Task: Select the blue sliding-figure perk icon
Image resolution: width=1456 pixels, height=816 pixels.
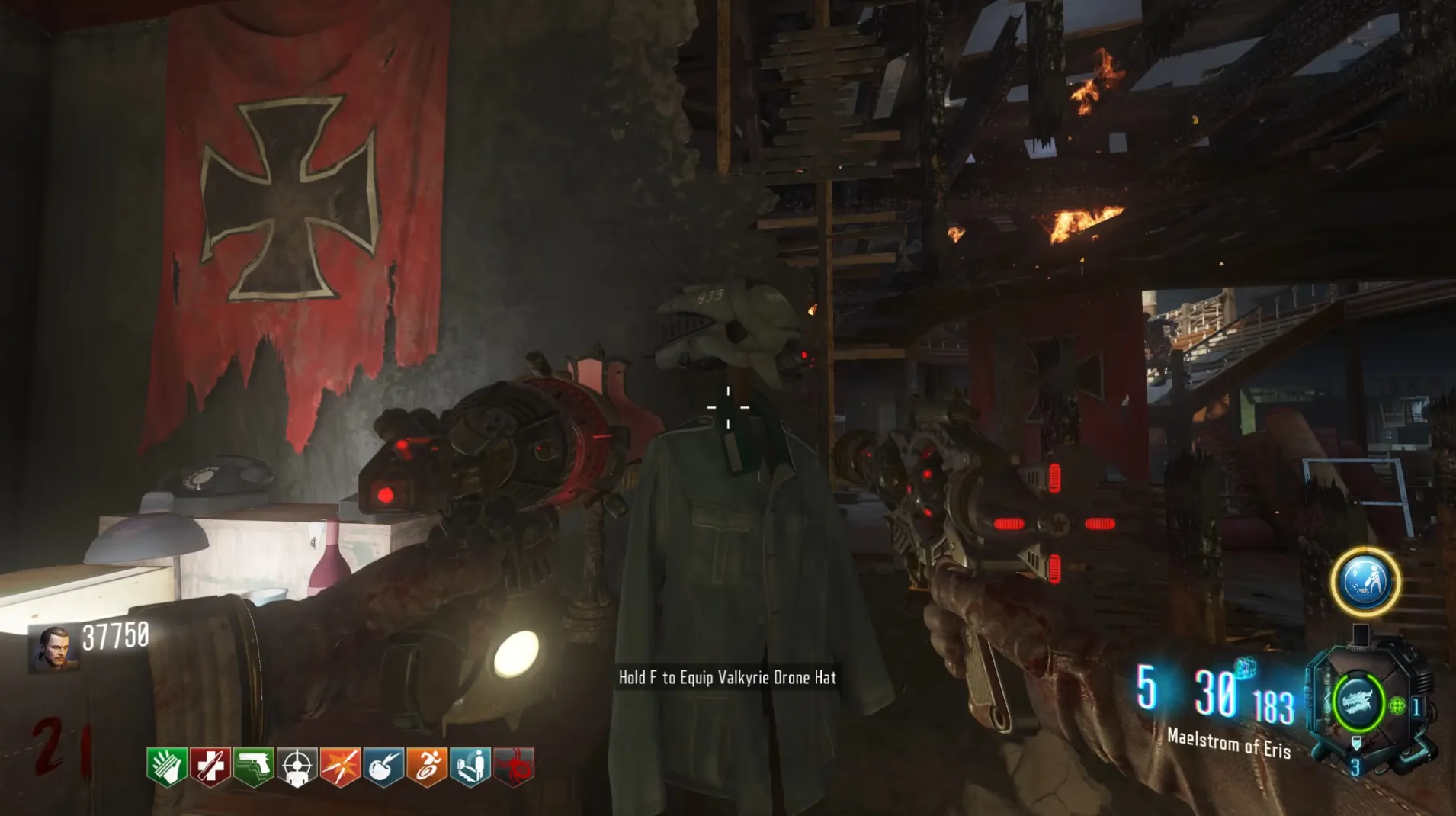Action: click(470, 766)
